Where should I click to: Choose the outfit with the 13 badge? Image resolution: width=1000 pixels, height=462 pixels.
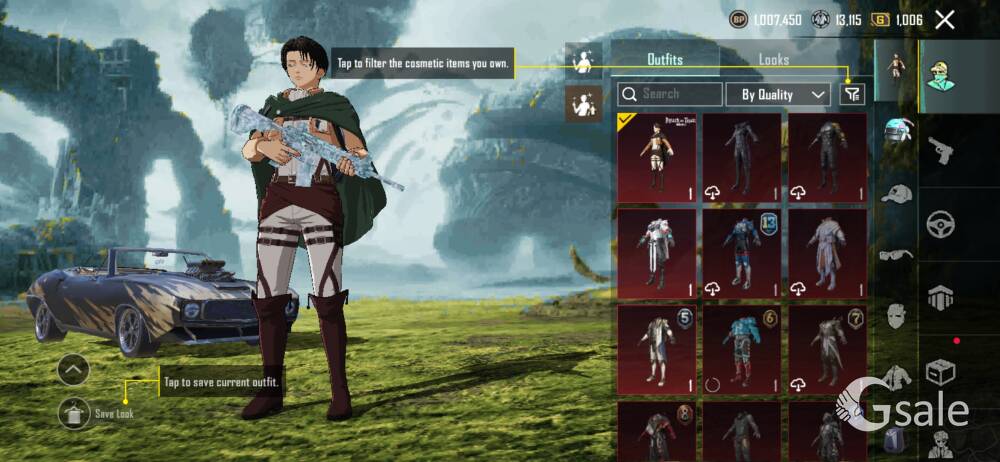tap(741, 253)
